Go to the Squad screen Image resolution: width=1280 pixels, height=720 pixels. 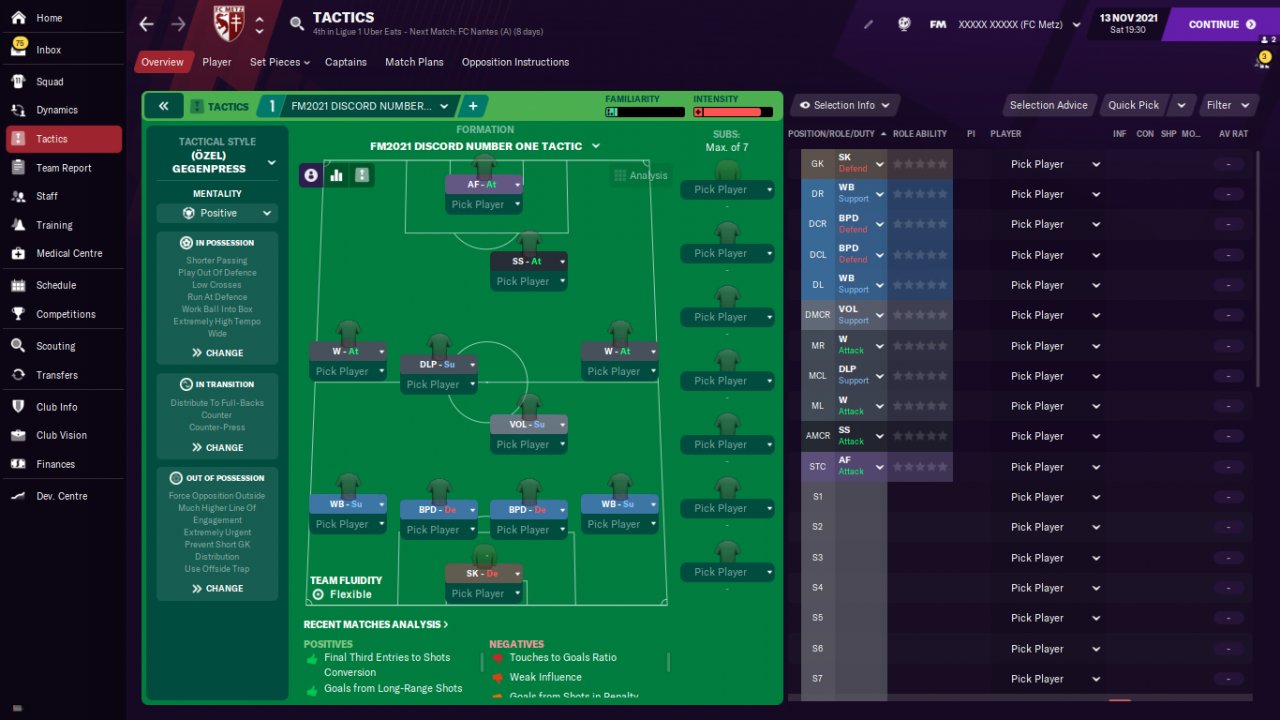pos(49,82)
